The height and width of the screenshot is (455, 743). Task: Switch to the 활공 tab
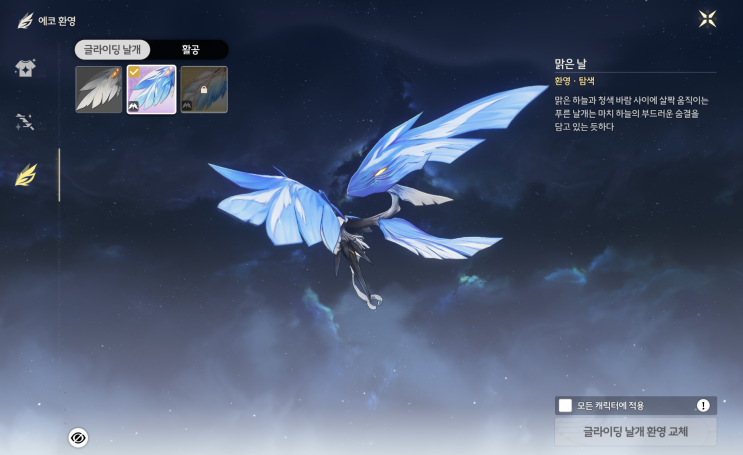tap(190, 49)
